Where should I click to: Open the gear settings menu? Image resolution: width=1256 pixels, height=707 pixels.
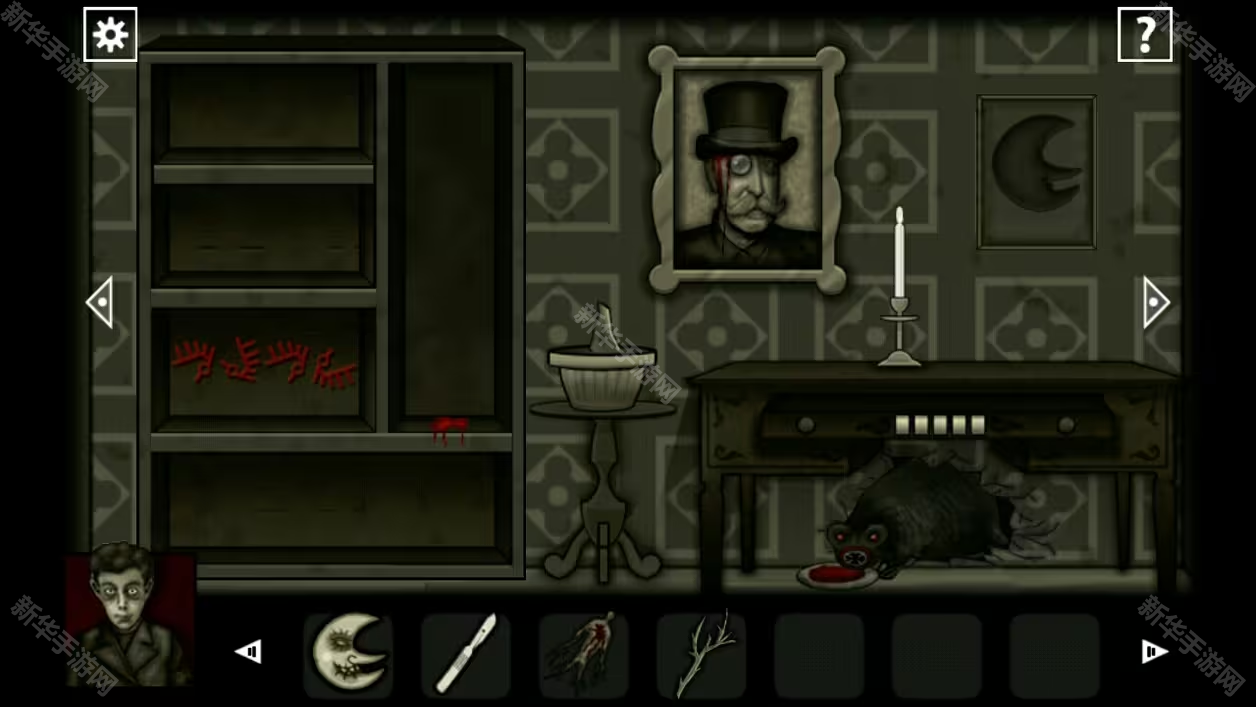tap(110, 35)
